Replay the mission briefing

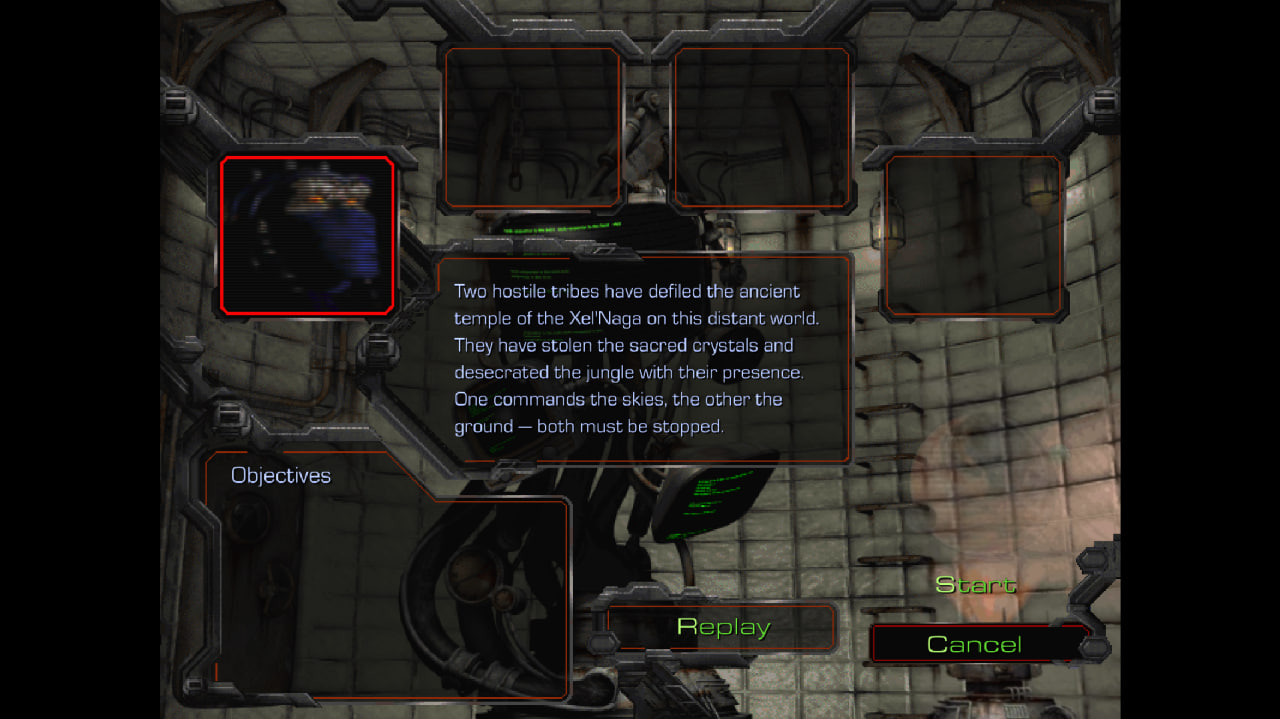(723, 627)
